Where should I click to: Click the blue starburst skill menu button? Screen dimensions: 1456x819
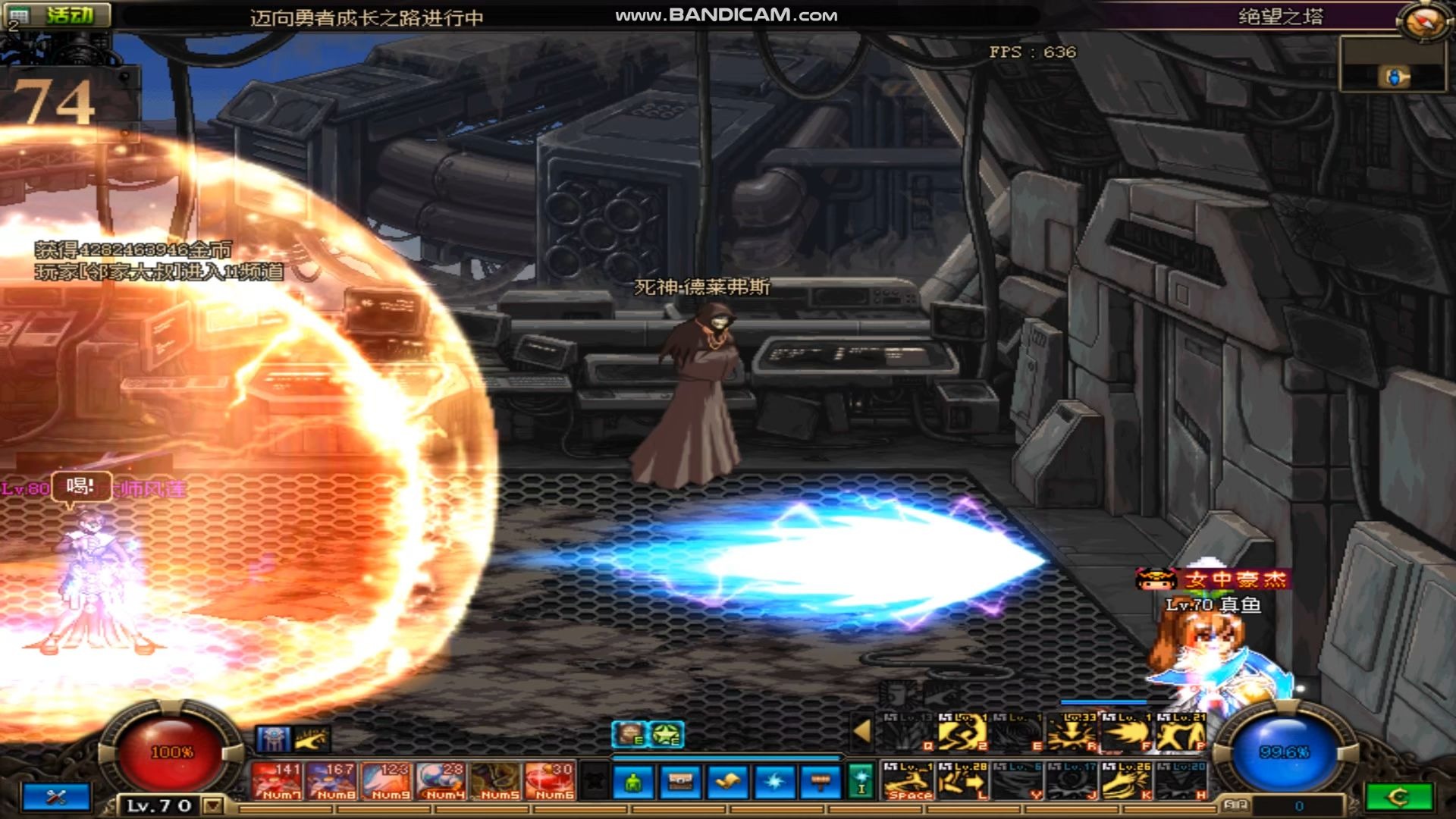773,782
